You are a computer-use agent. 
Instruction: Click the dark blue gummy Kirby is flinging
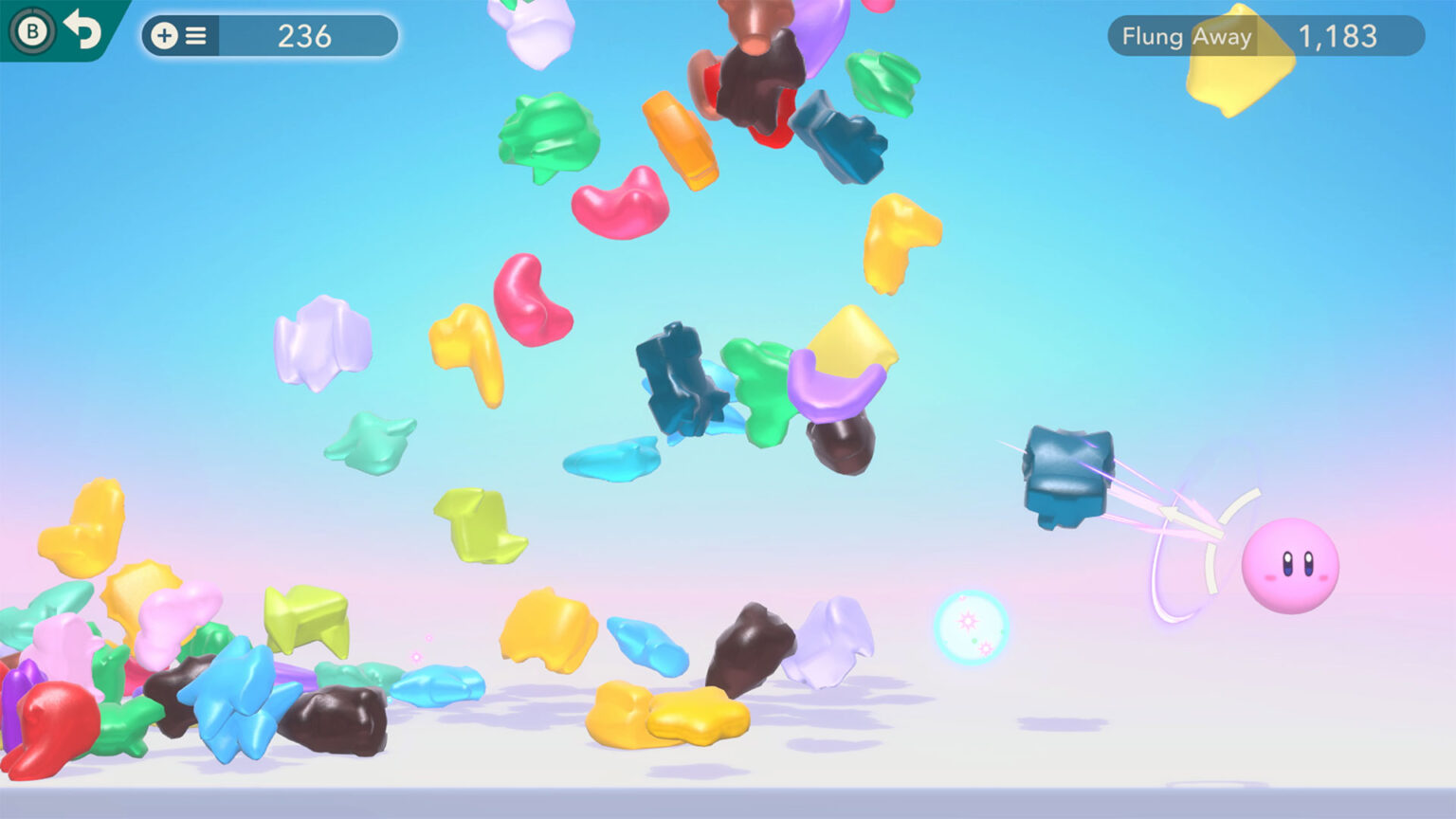point(1066,474)
